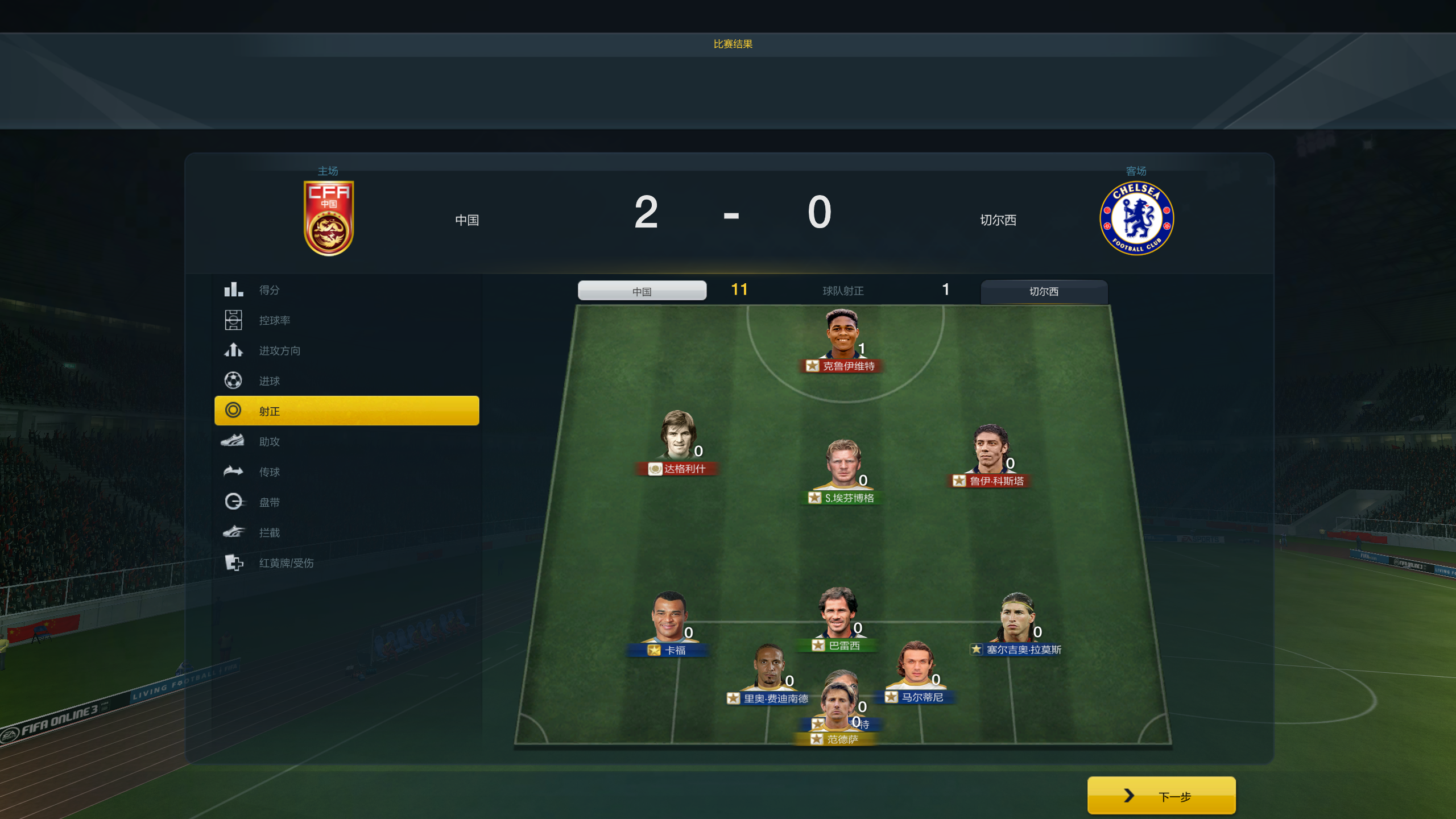This screenshot has height=819, width=1456.
Task: Select player 卡福 on the pitch
Action: [x=669, y=619]
